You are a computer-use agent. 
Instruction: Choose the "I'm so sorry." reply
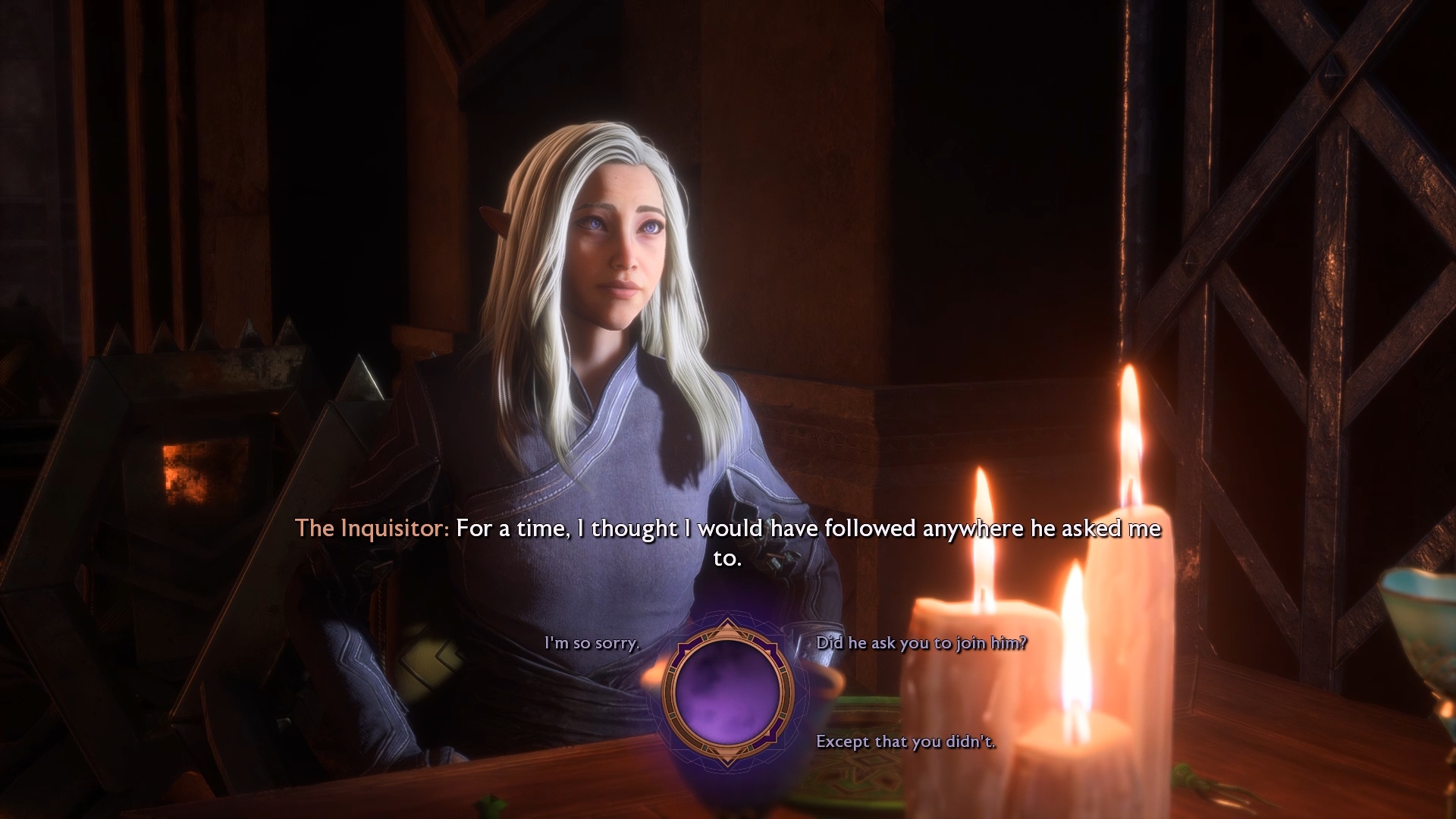(x=591, y=643)
